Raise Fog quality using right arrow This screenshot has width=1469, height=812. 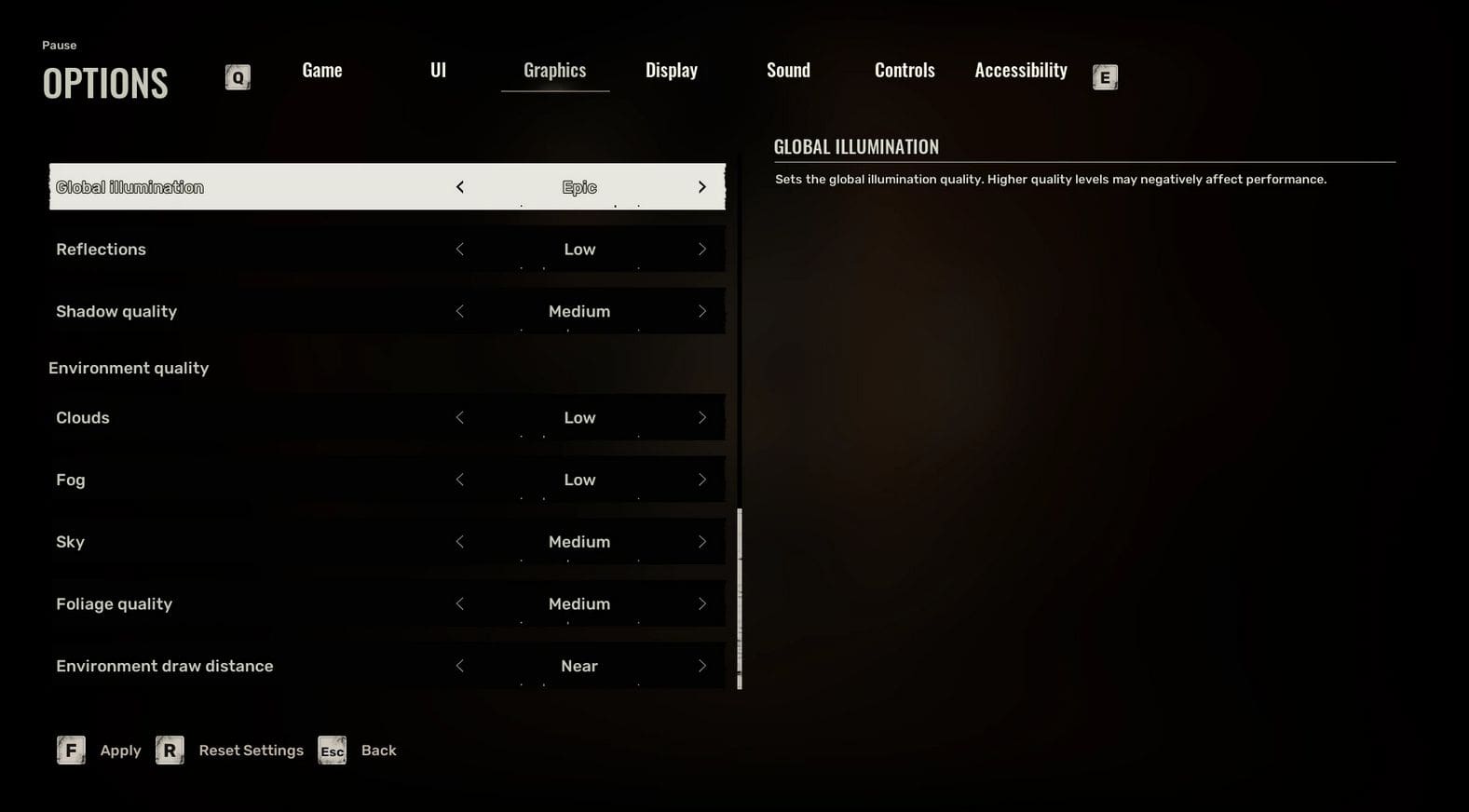(x=702, y=480)
